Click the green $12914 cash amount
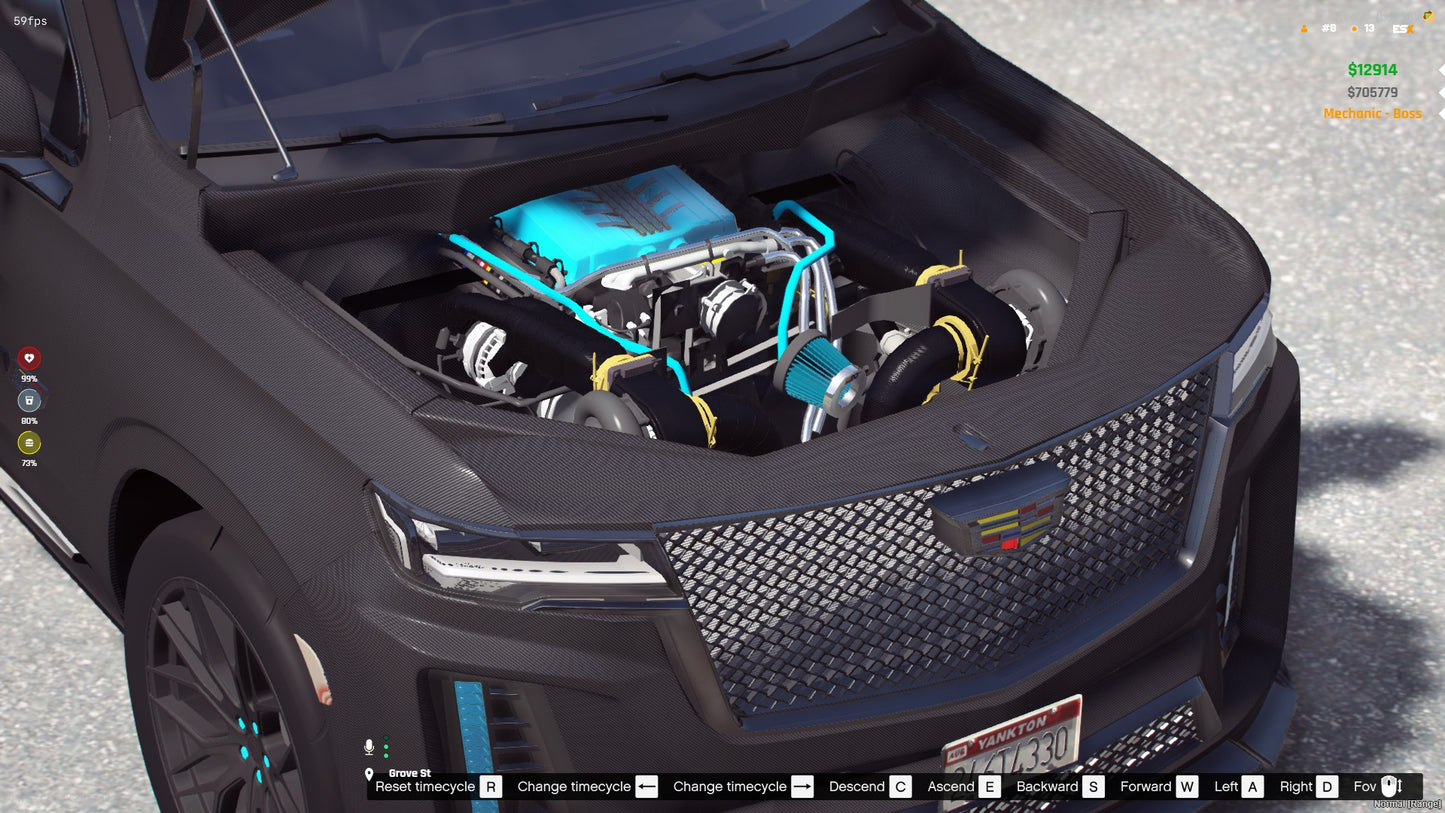The image size is (1445, 813). [x=1372, y=70]
